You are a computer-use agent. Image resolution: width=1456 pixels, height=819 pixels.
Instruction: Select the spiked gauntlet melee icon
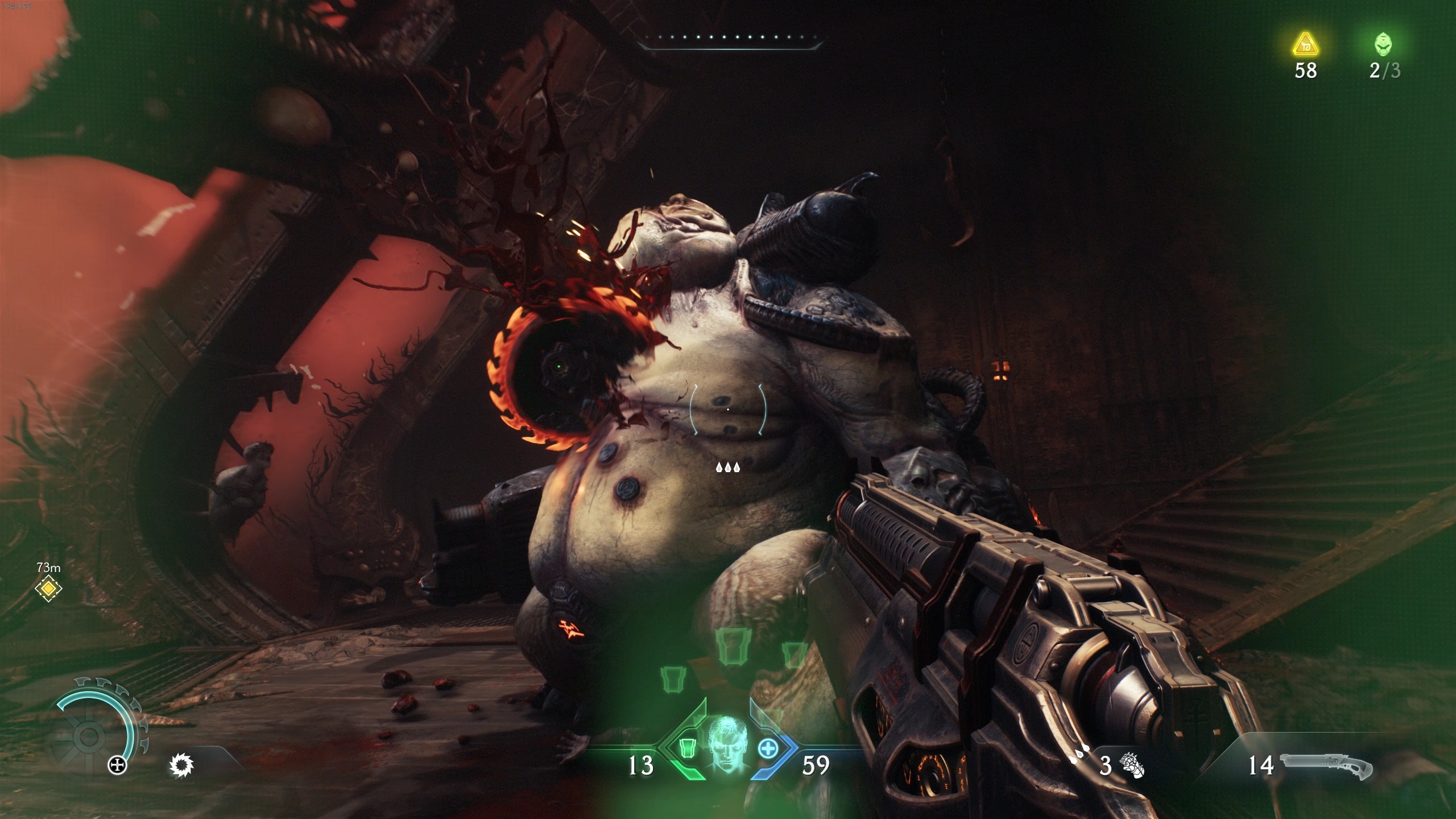(x=1132, y=765)
